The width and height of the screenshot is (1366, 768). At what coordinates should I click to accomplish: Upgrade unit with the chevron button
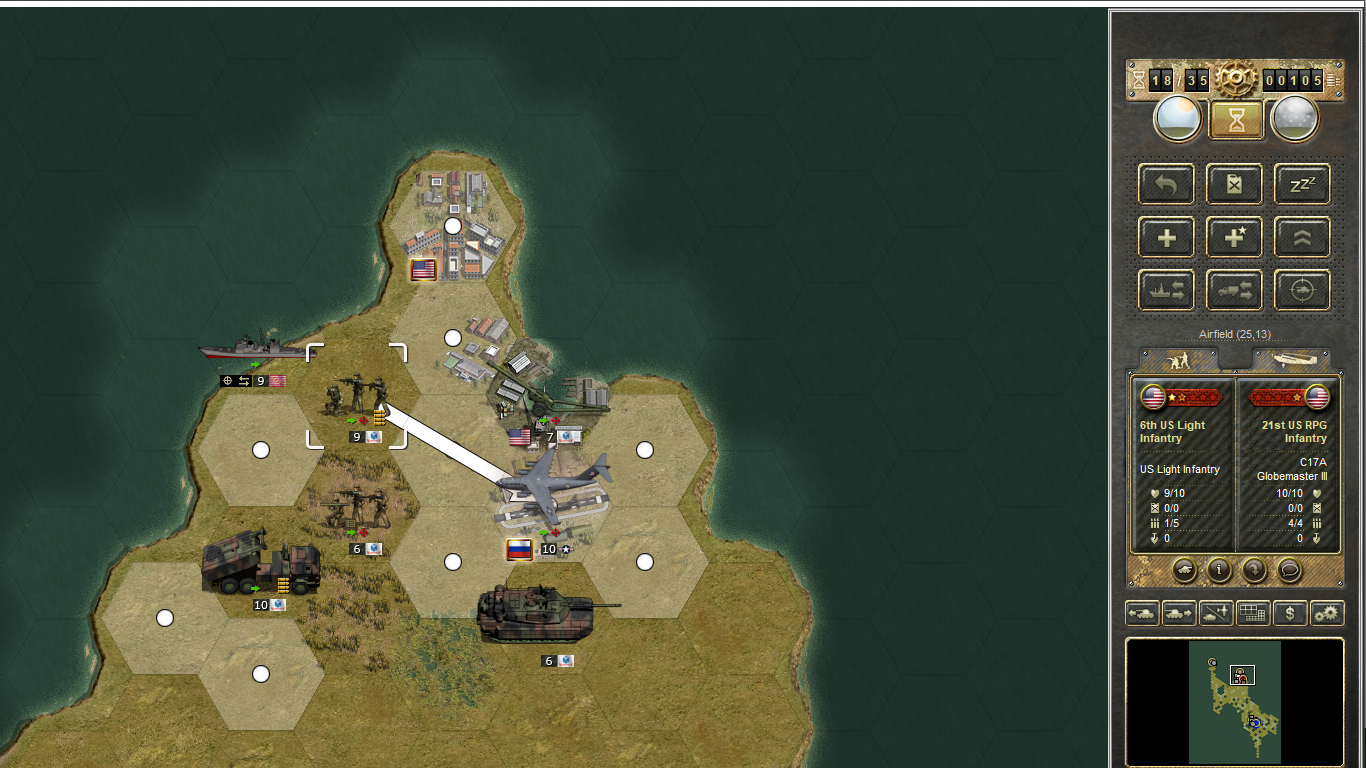pyautogui.click(x=1302, y=237)
